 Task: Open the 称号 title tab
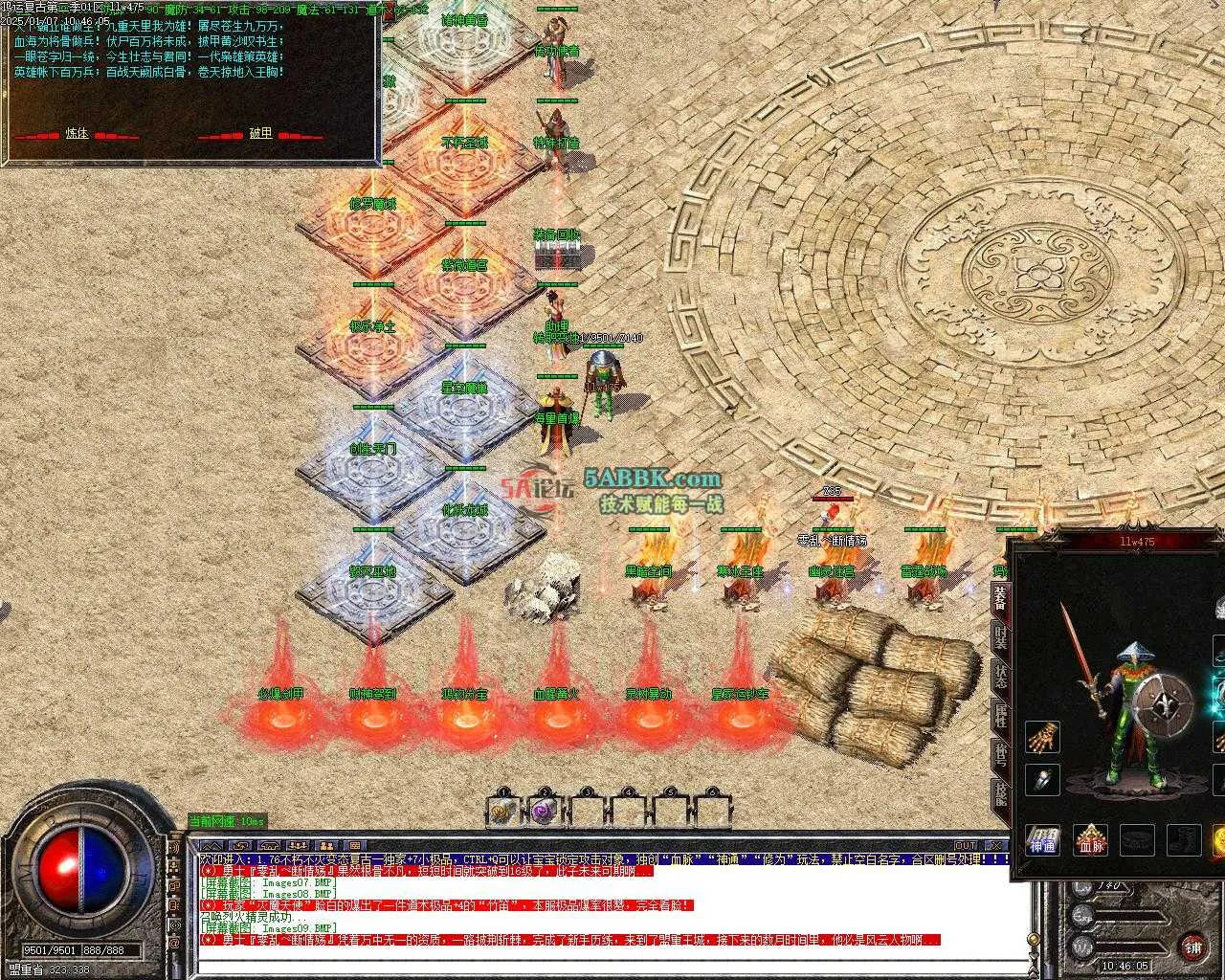click(x=1000, y=756)
